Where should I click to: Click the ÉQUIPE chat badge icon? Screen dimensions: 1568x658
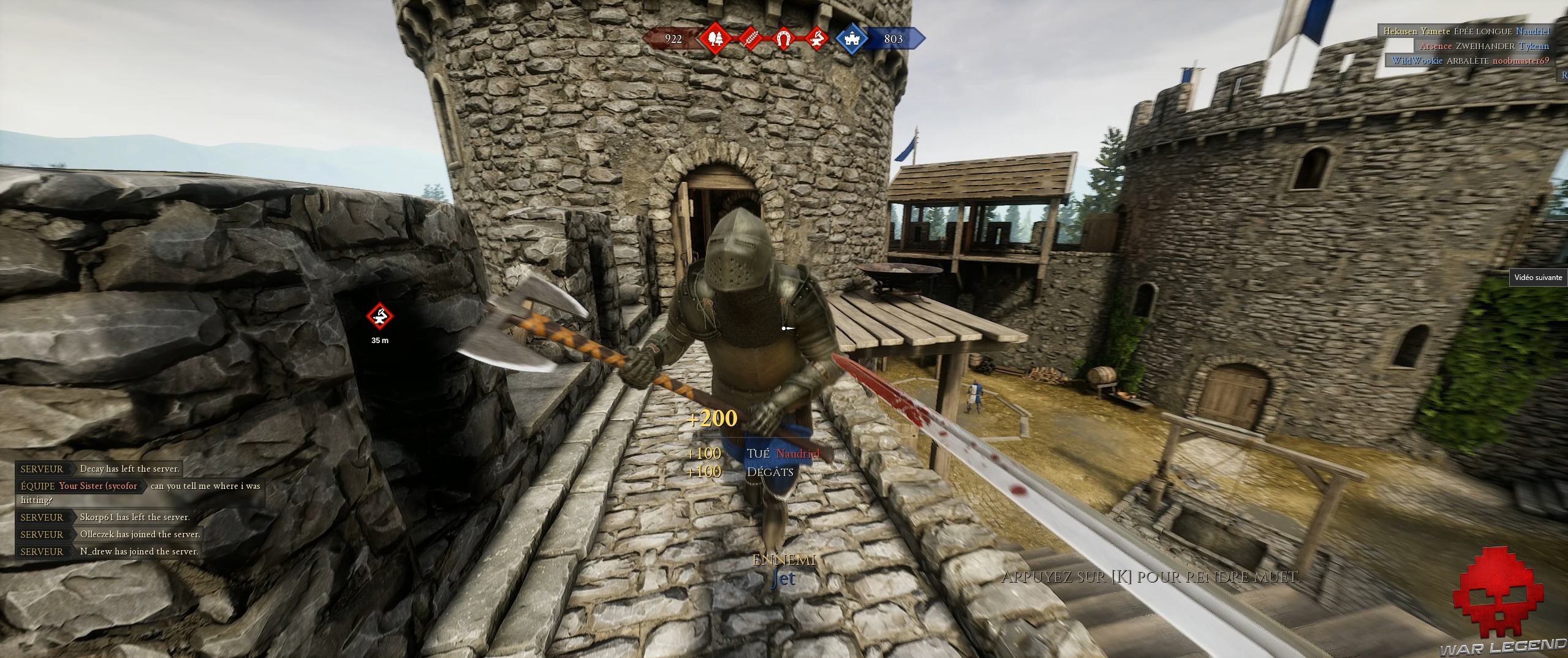38,485
